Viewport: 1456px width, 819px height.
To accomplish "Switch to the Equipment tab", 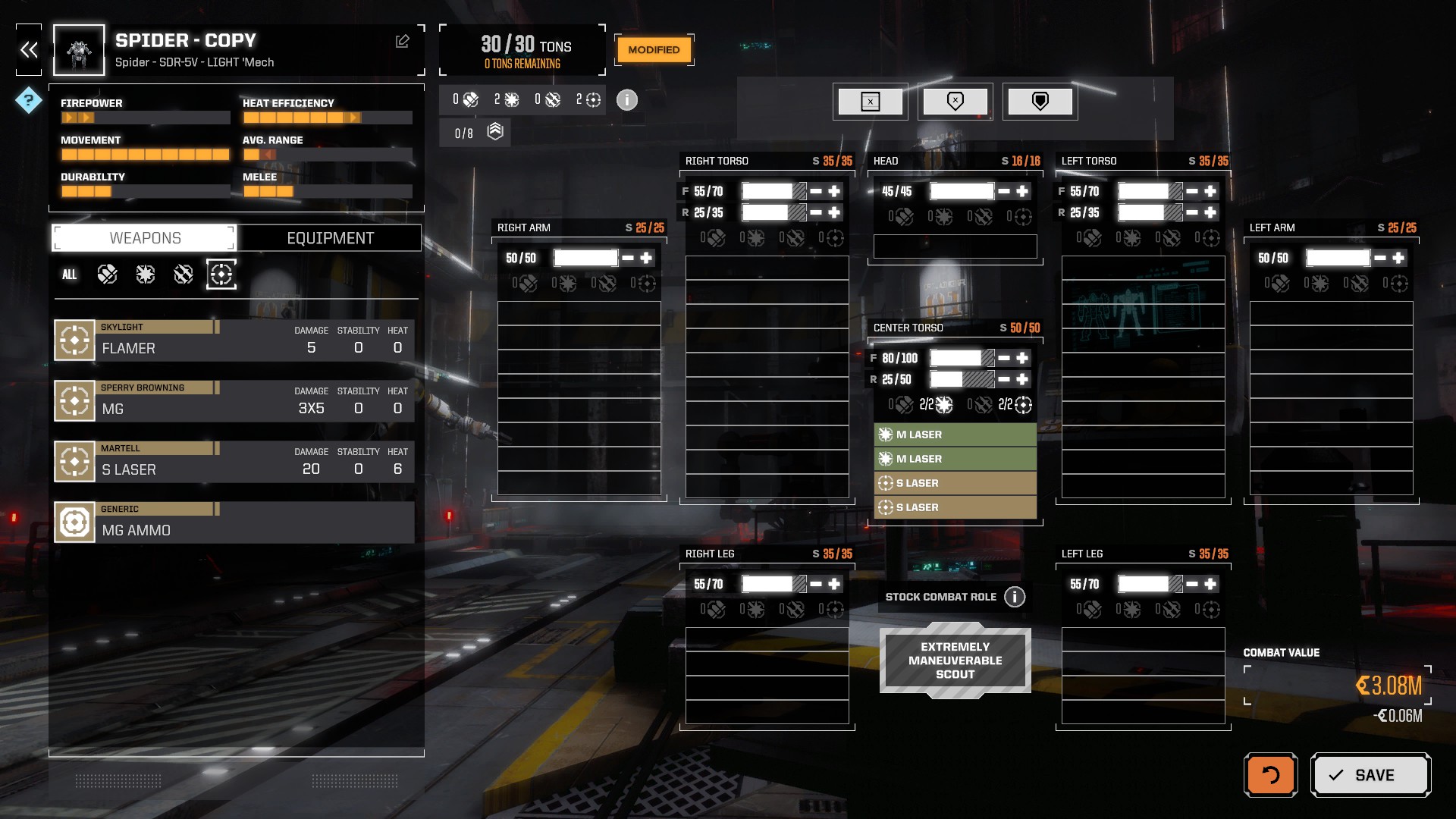I will tap(330, 238).
